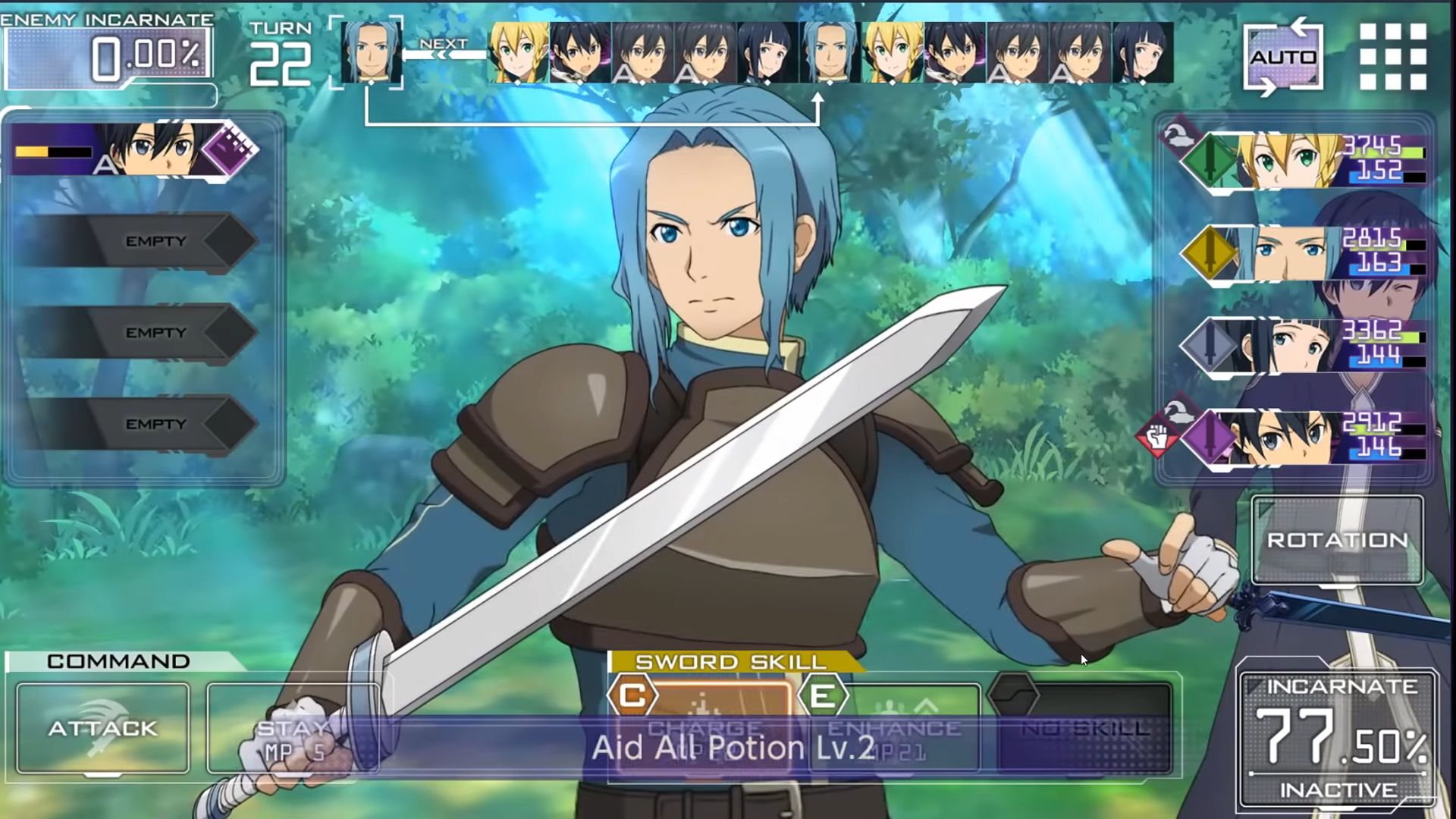The image size is (1456, 819).
Task: Toggle AUTO battle mode
Action: tap(1284, 56)
